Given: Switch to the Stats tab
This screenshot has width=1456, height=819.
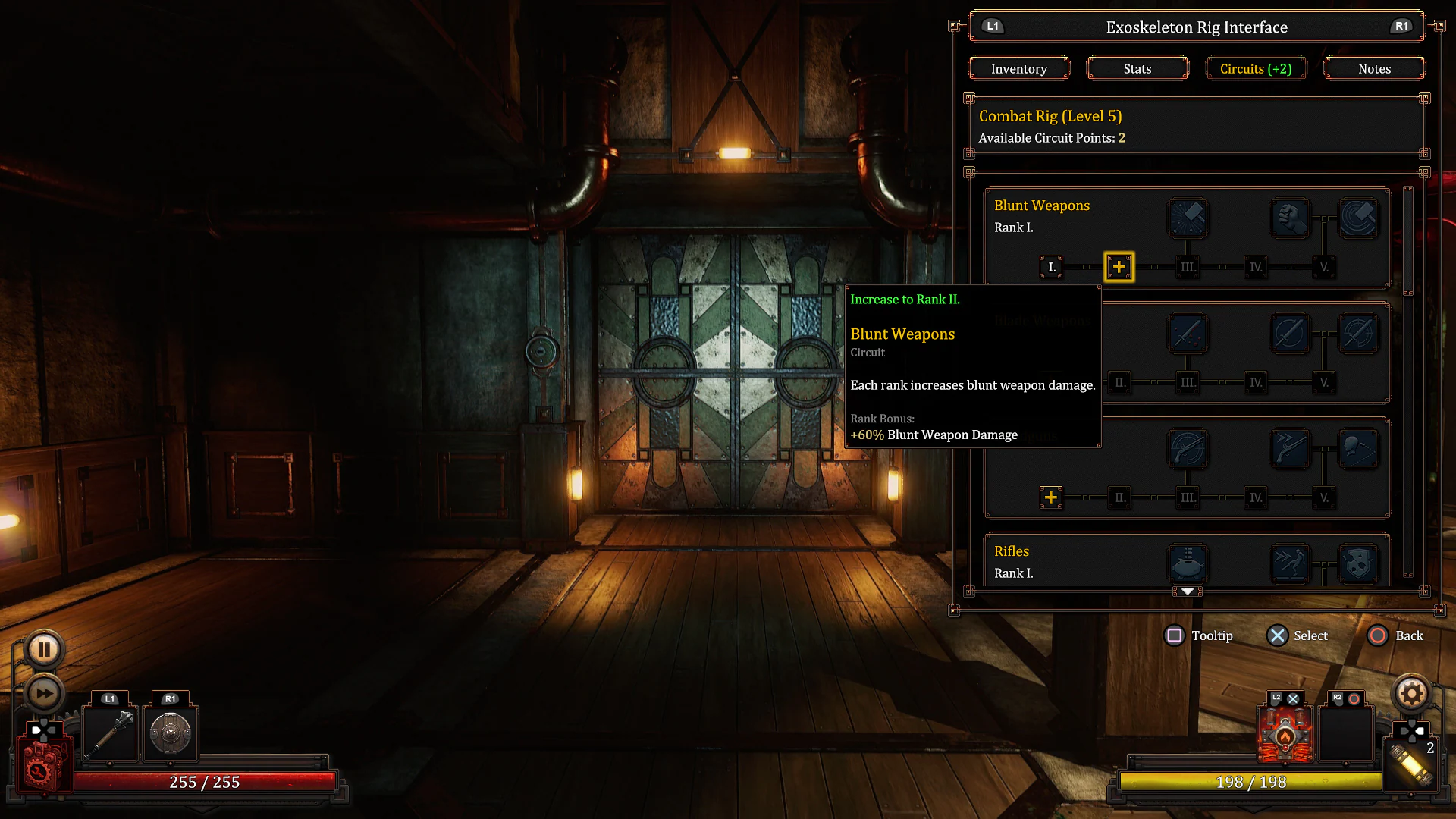Looking at the screenshot, I should [x=1137, y=68].
